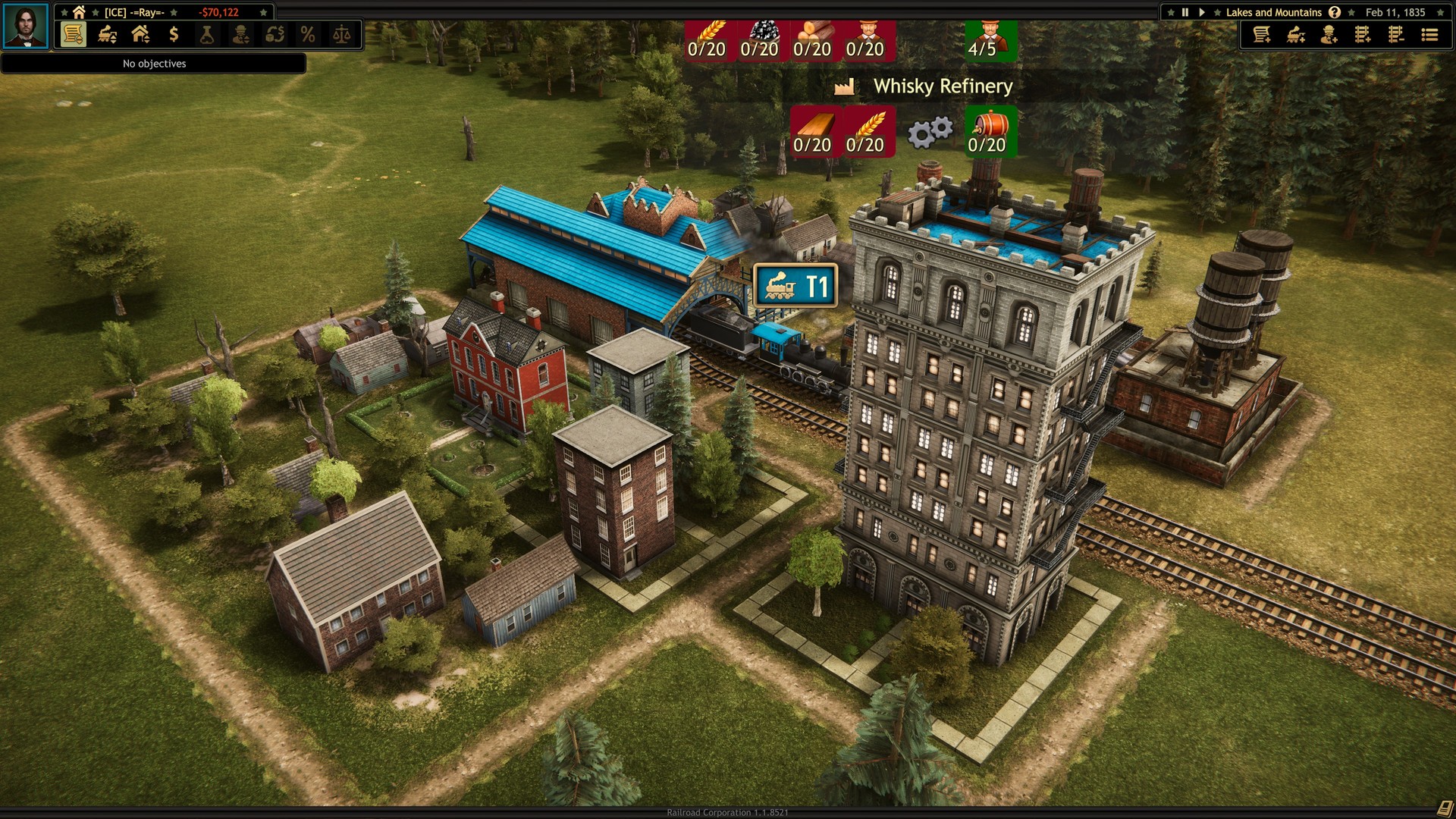Image resolution: width=1456 pixels, height=819 pixels.
Task: Hire a new manager from the right toolbar
Action: (x=1329, y=34)
